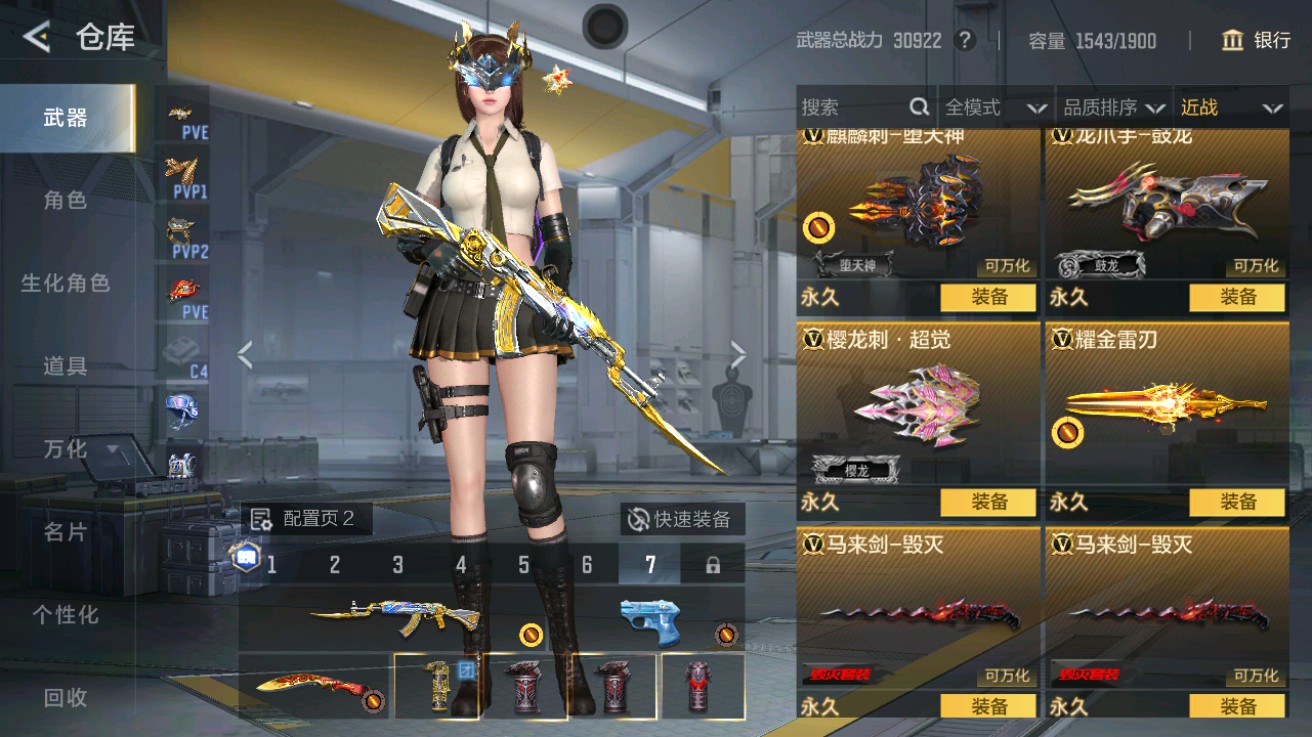Click the left arrow to rotate the character
Image resolution: width=1312 pixels, height=737 pixels.
(244, 354)
